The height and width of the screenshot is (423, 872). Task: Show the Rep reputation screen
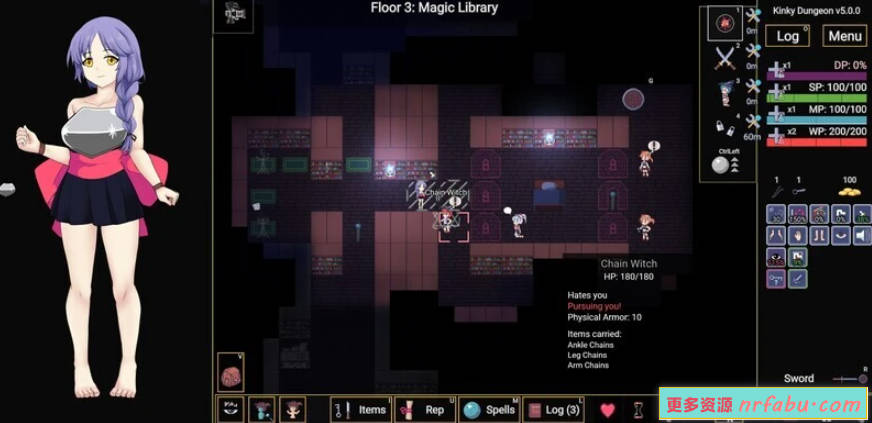(x=425, y=409)
